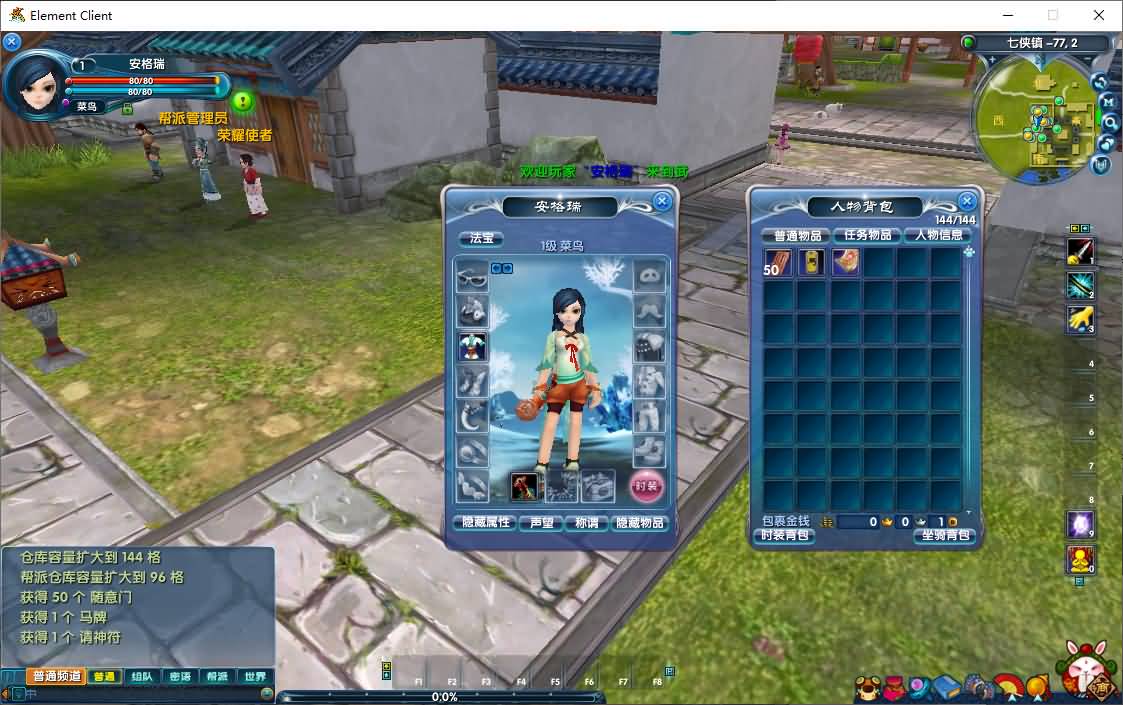Open the 时装背包 fashion bag

click(x=785, y=536)
